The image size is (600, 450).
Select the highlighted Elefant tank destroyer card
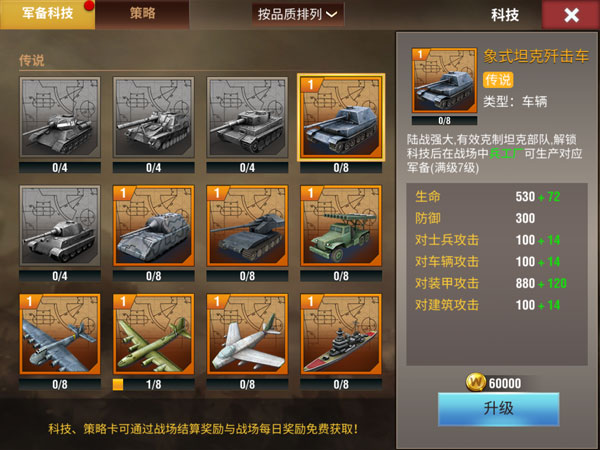point(341,117)
